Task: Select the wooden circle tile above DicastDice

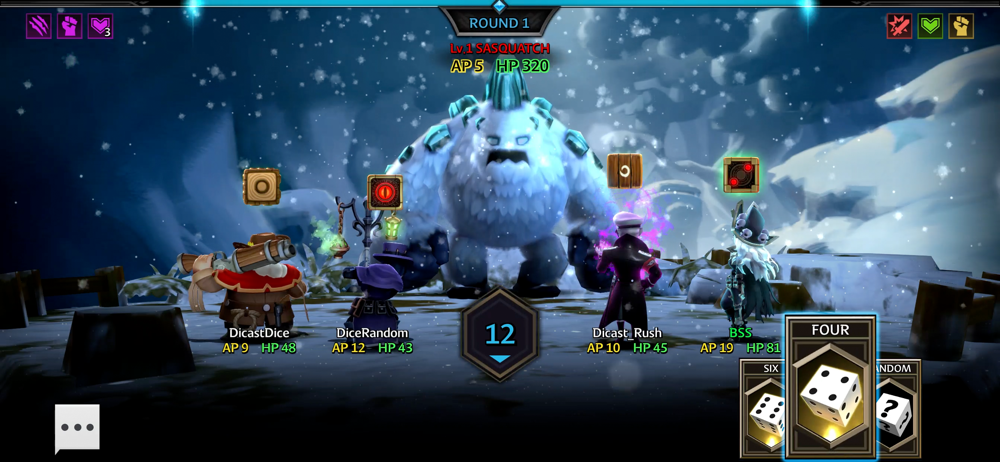Action: 262,186
